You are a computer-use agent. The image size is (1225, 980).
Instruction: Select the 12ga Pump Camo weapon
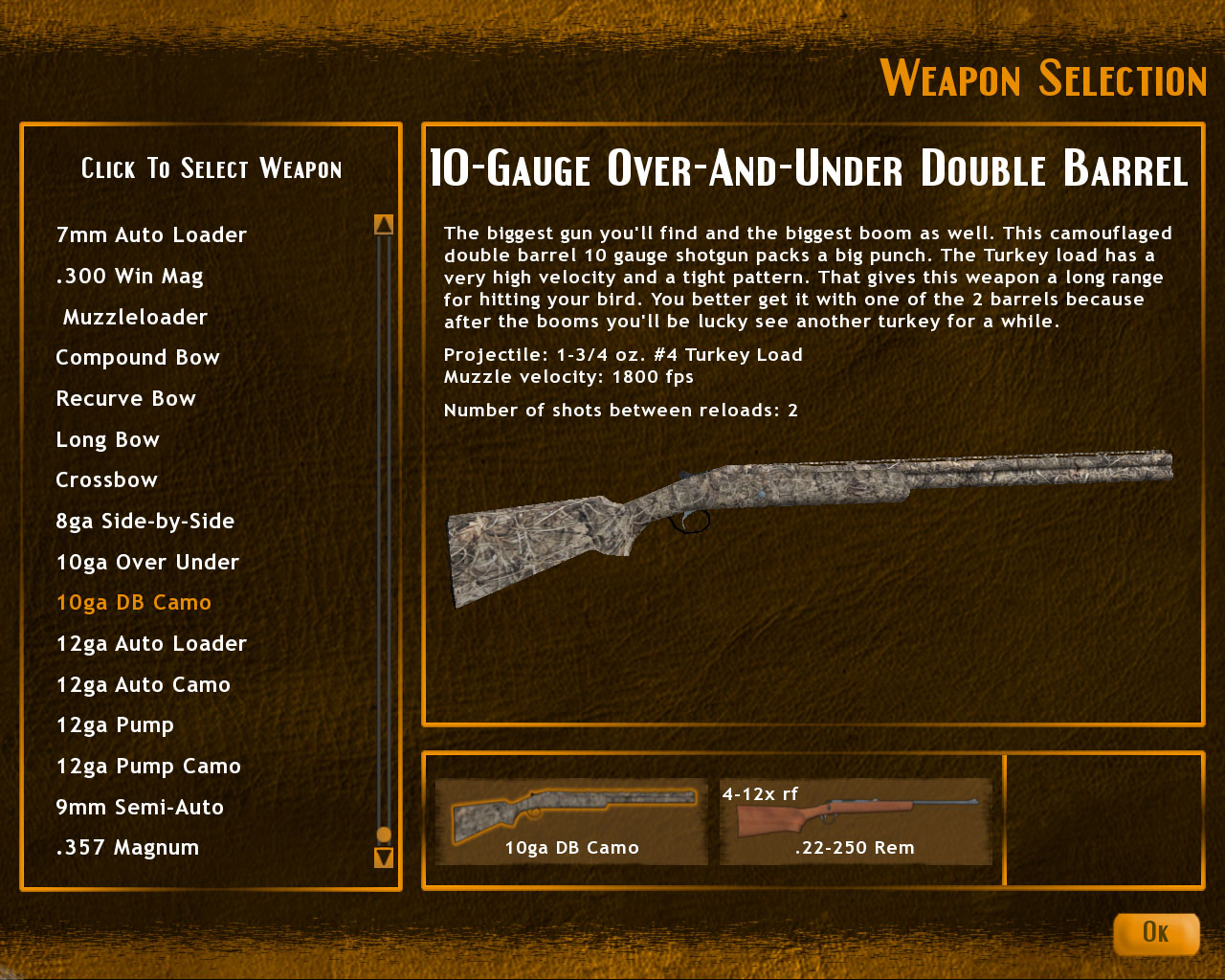(147, 767)
